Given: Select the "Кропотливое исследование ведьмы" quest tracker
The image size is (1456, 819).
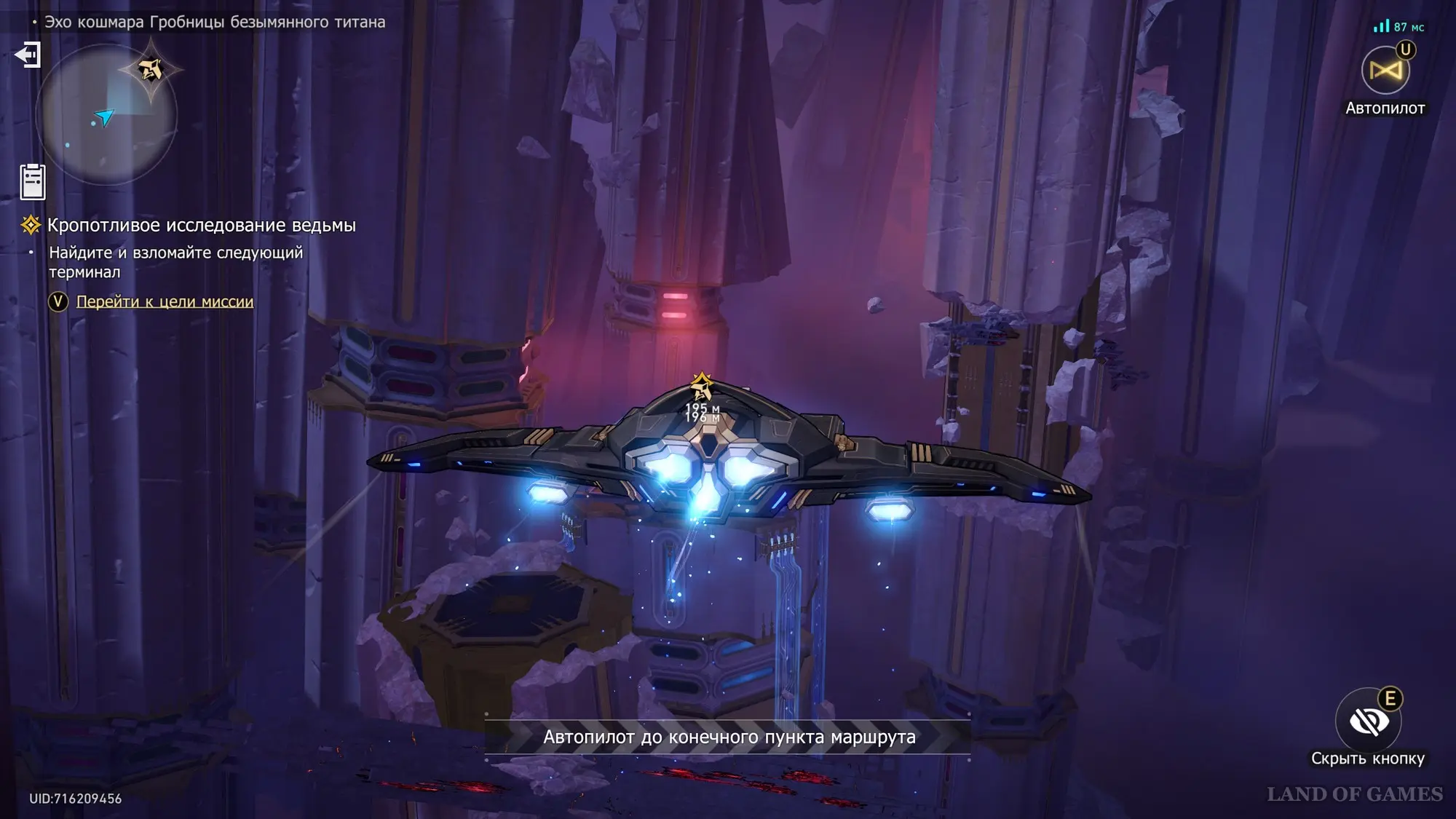Looking at the screenshot, I should (201, 226).
